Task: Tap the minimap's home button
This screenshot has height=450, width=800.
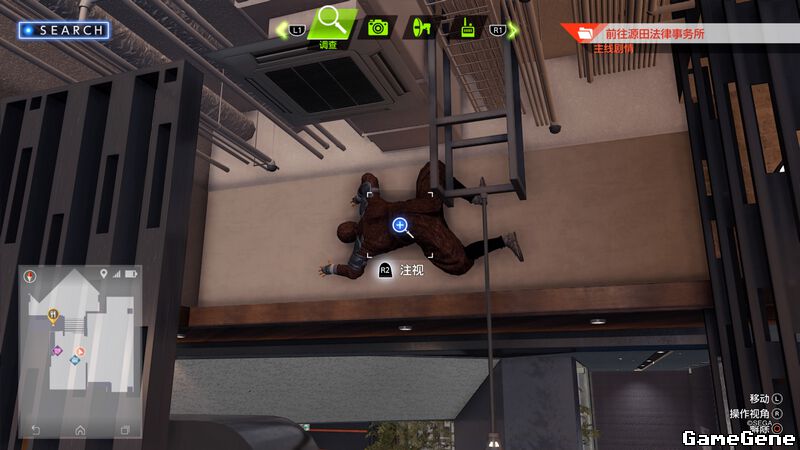Action: (x=80, y=430)
